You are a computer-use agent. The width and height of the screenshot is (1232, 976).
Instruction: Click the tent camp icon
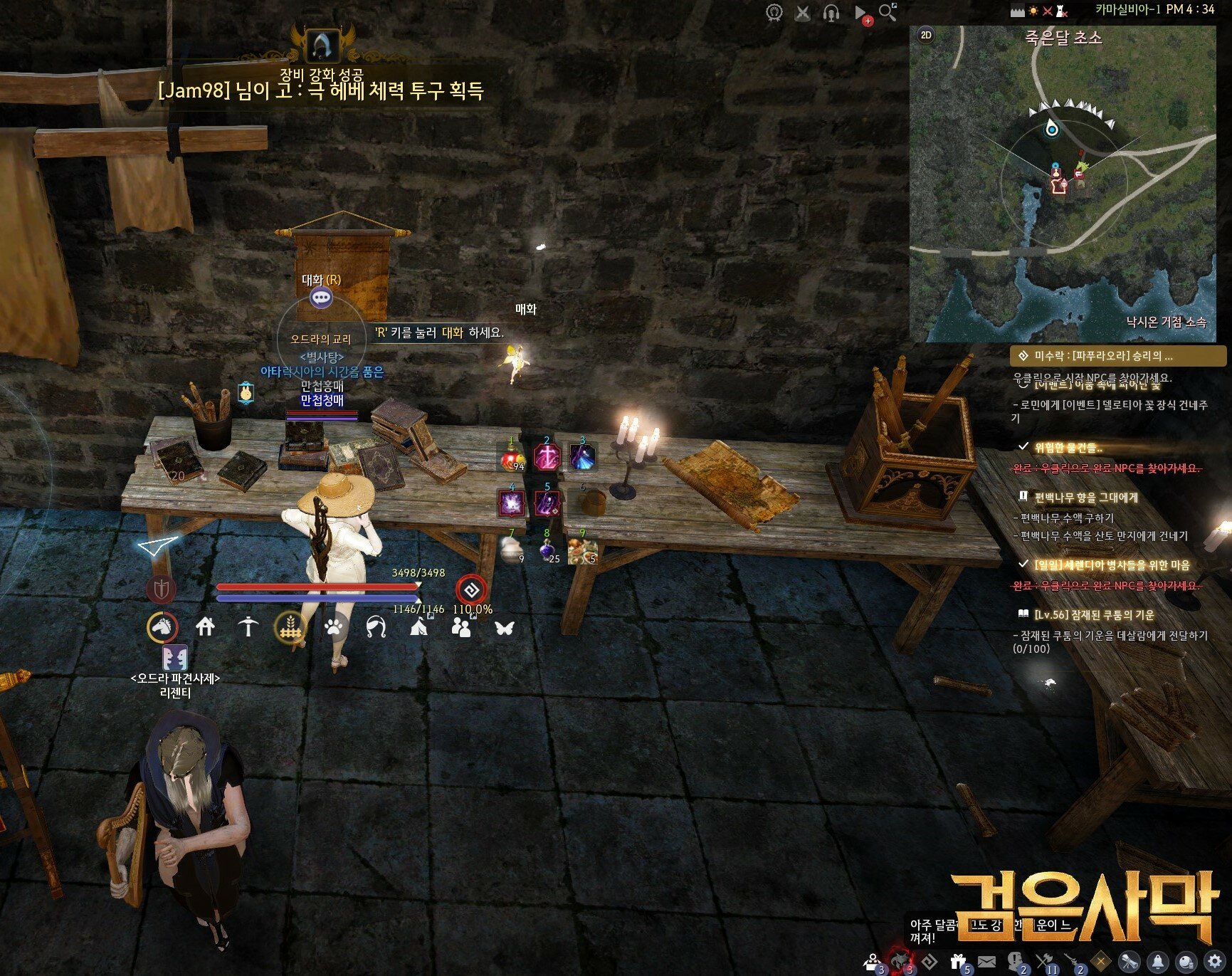418,626
